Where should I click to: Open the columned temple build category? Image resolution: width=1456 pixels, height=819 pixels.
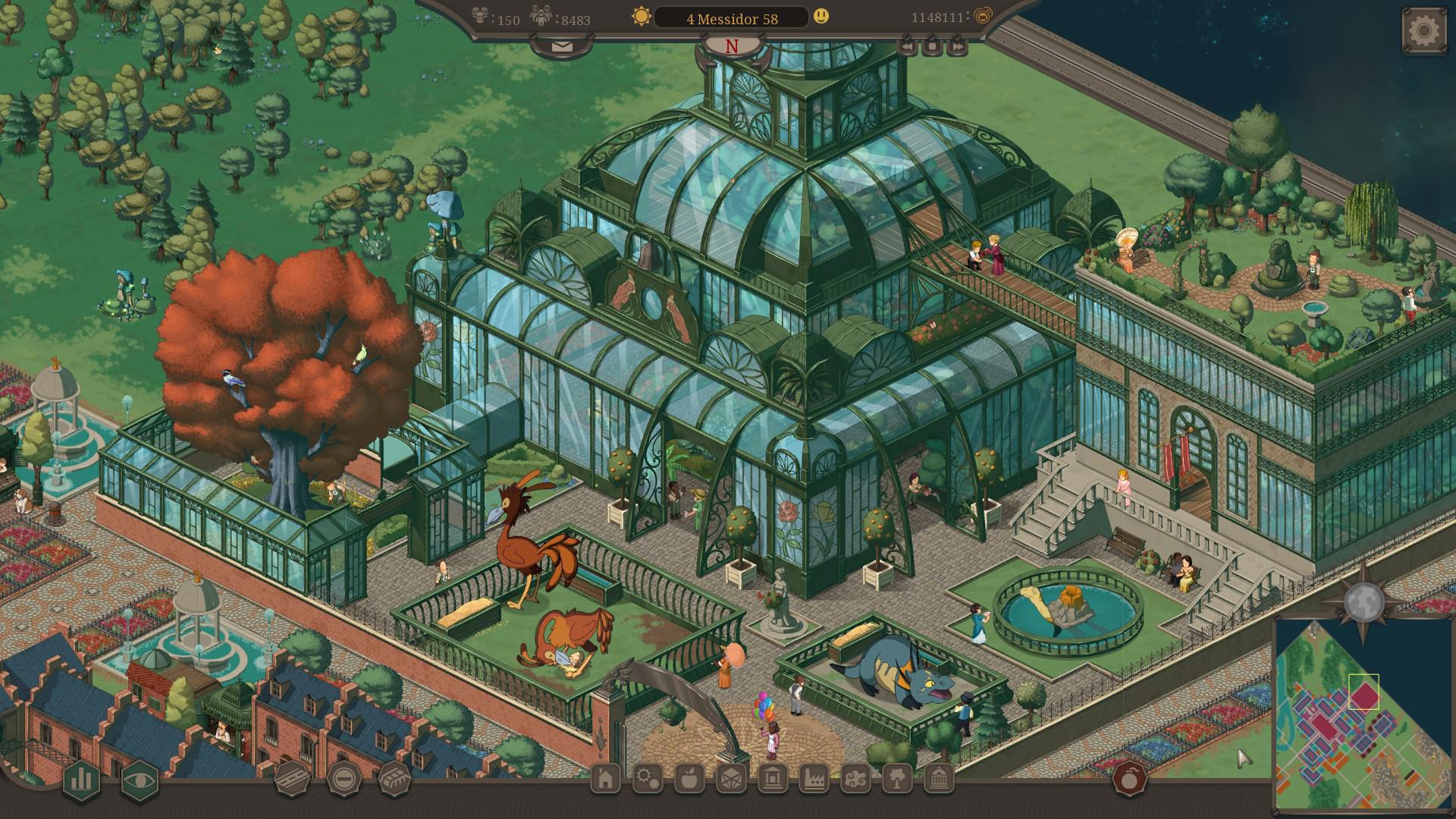773,778
